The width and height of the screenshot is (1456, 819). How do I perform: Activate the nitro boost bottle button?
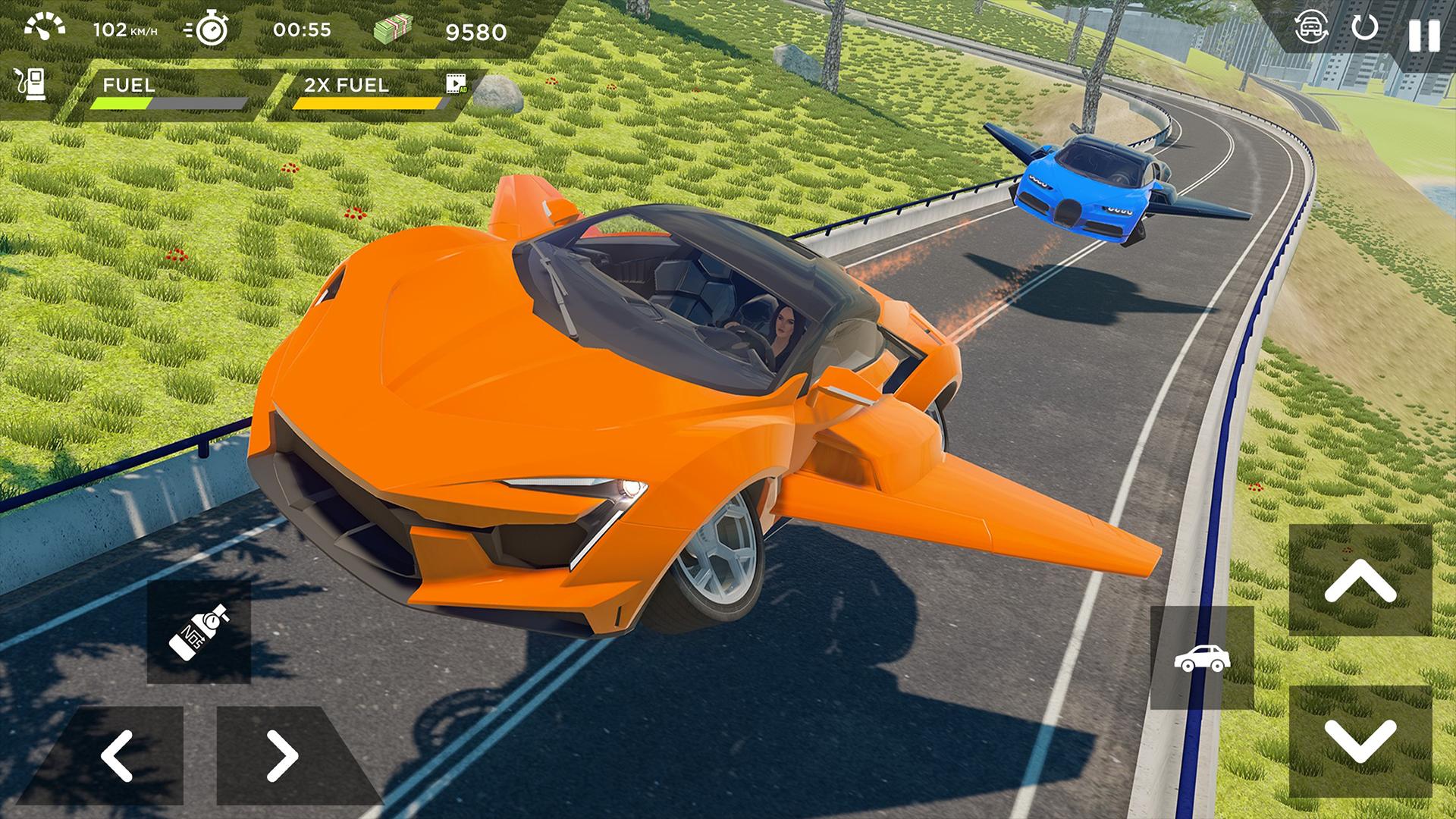click(x=199, y=632)
